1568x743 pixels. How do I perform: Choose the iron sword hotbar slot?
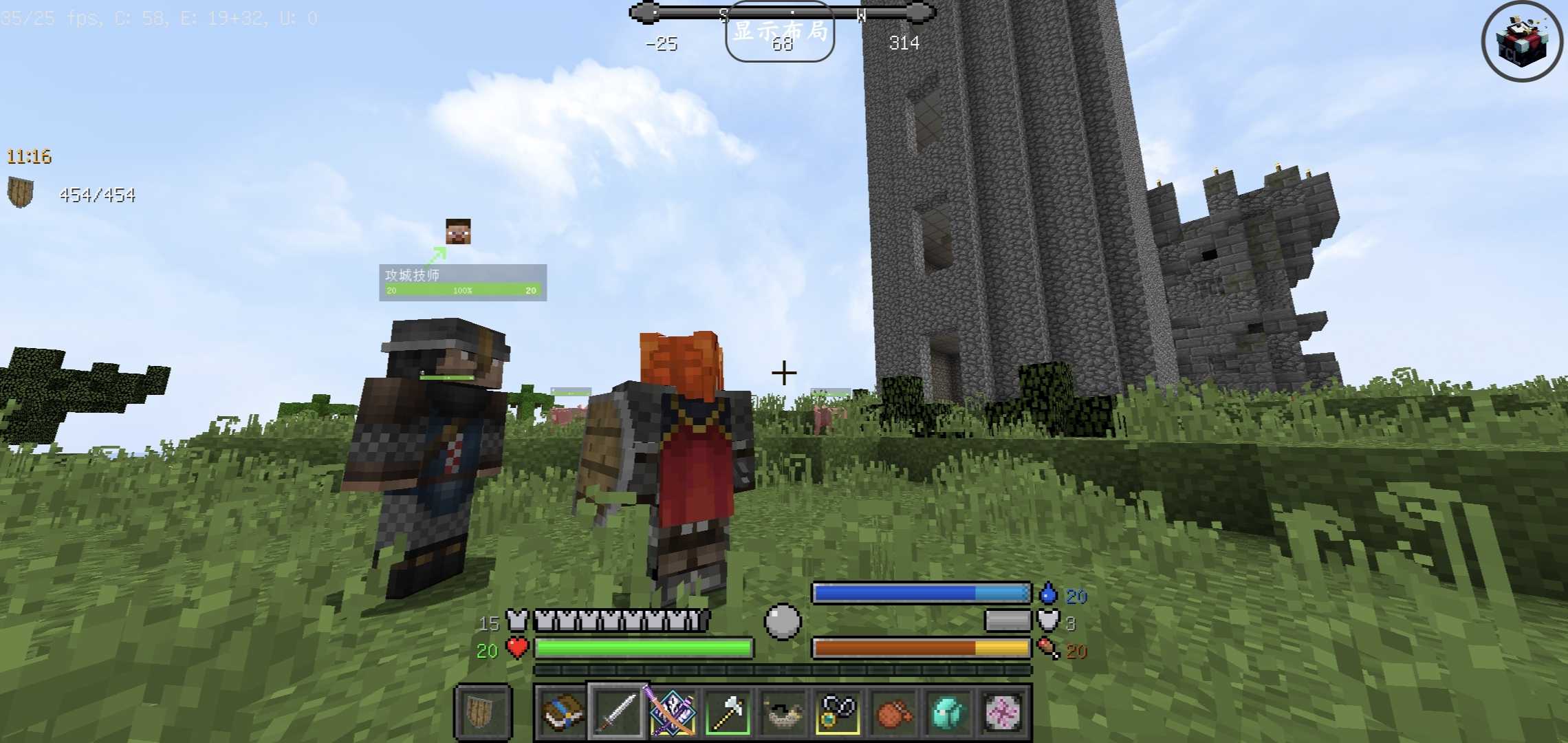coord(617,713)
